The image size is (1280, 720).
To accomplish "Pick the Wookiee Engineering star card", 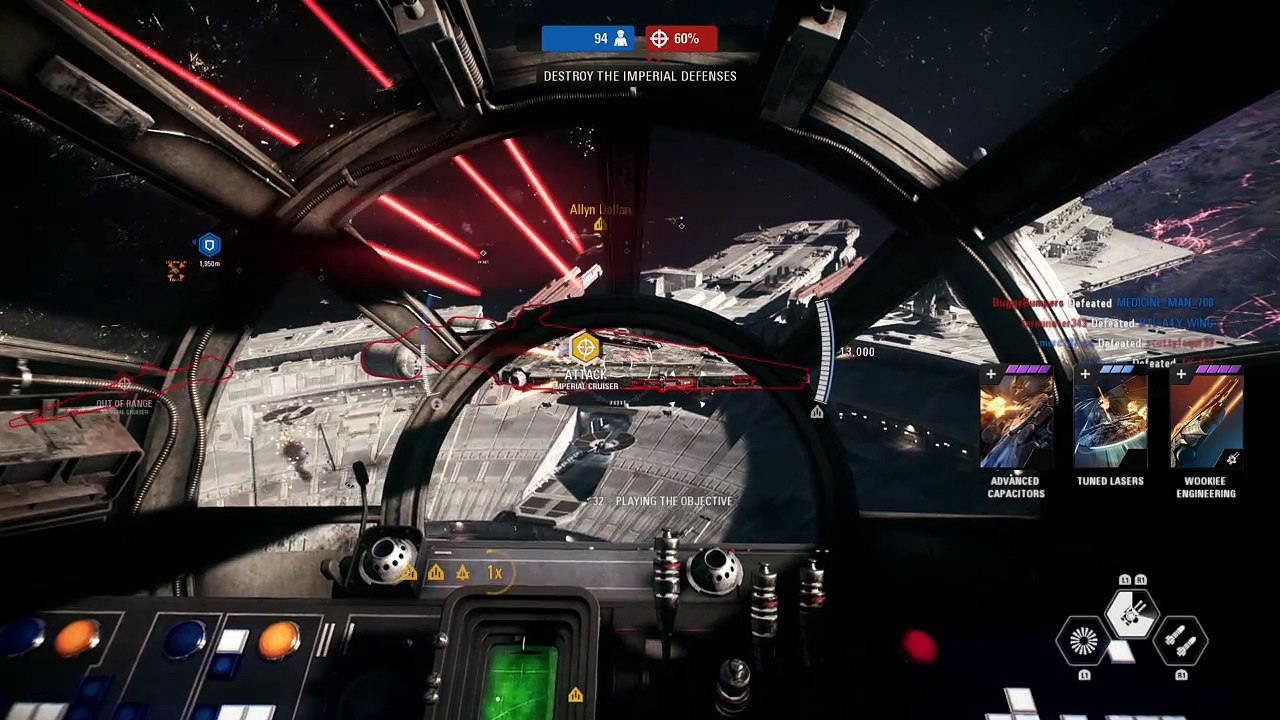I will coord(1206,418).
